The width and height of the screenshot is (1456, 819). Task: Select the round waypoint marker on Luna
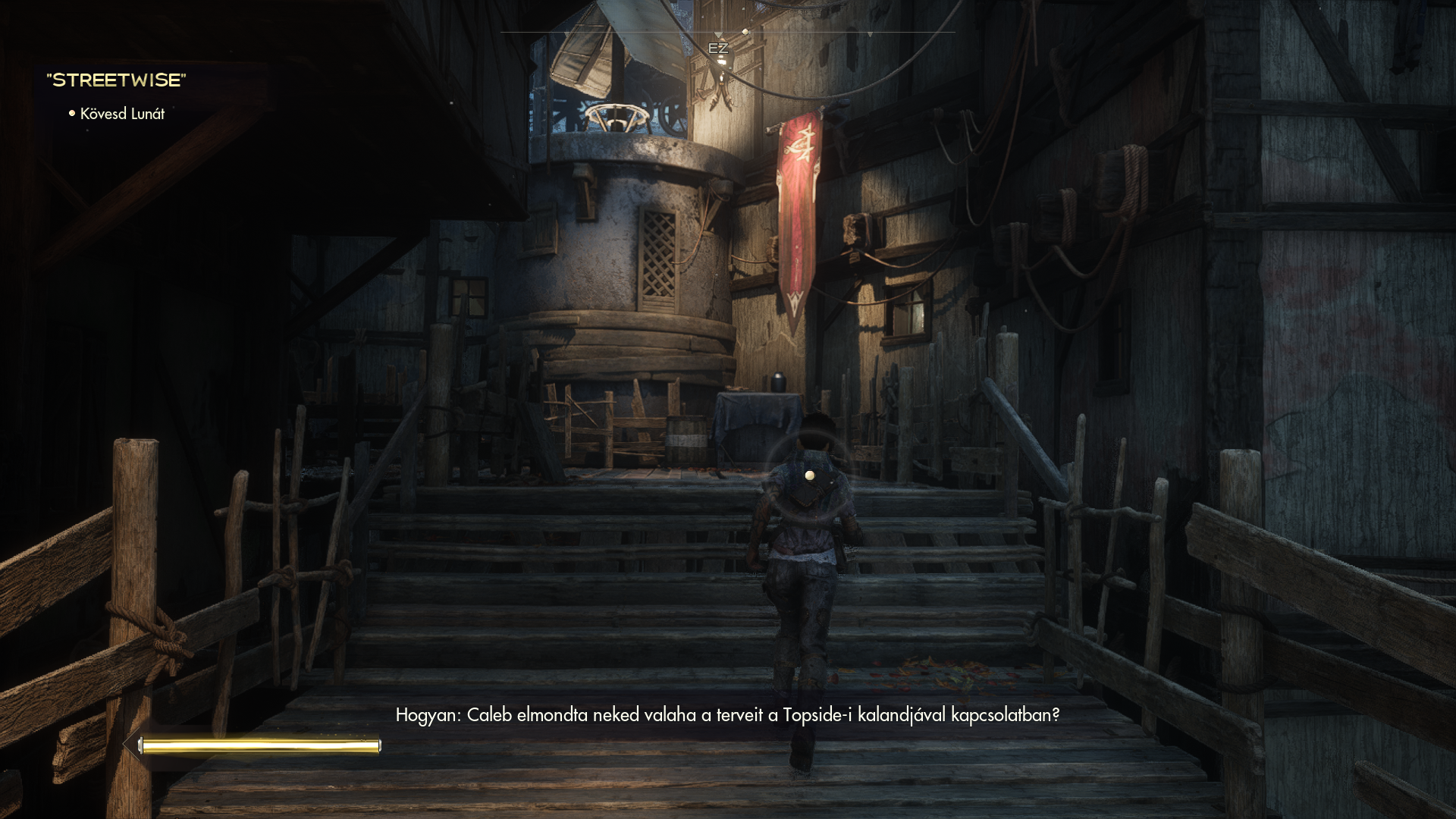810,475
